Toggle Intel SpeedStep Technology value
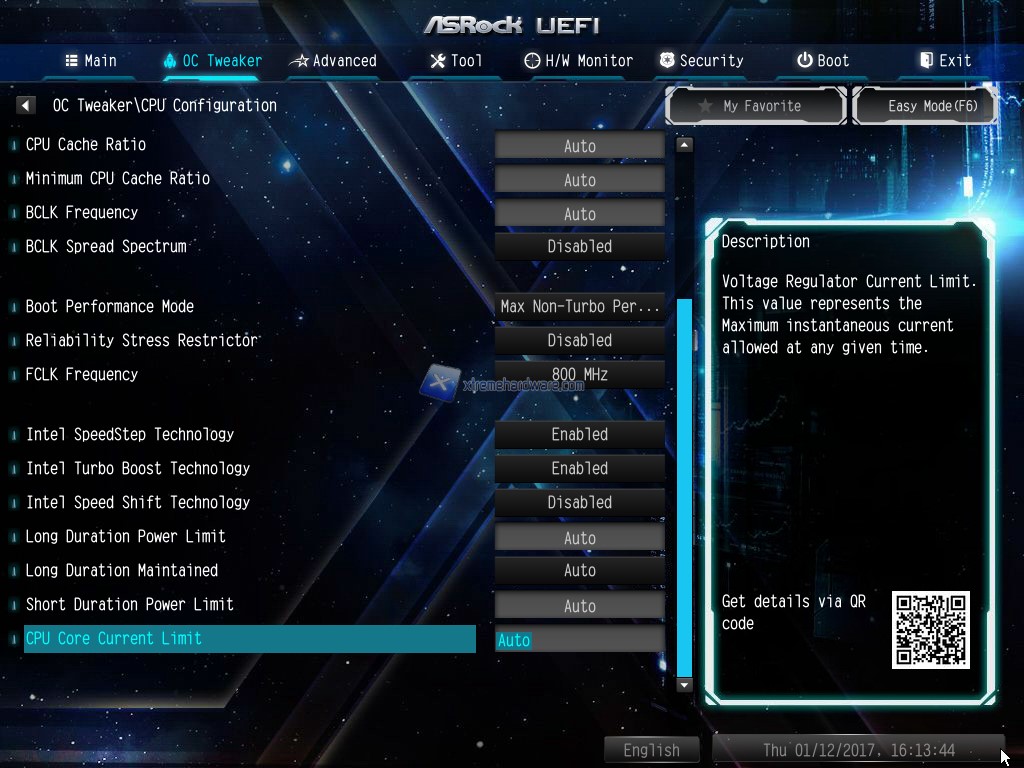 [580, 435]
